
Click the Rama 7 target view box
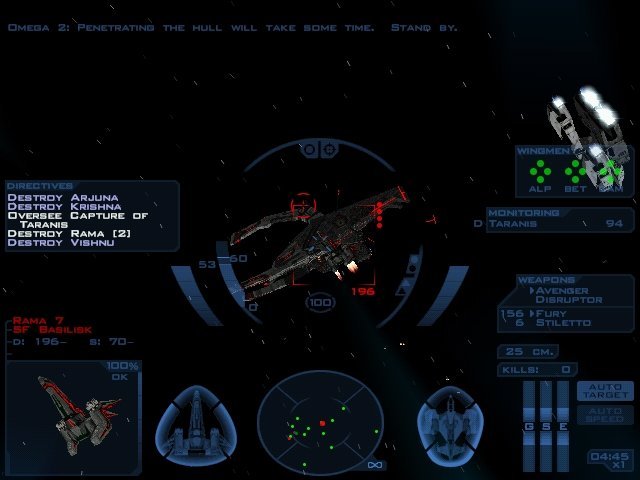(x=74, y=418)
